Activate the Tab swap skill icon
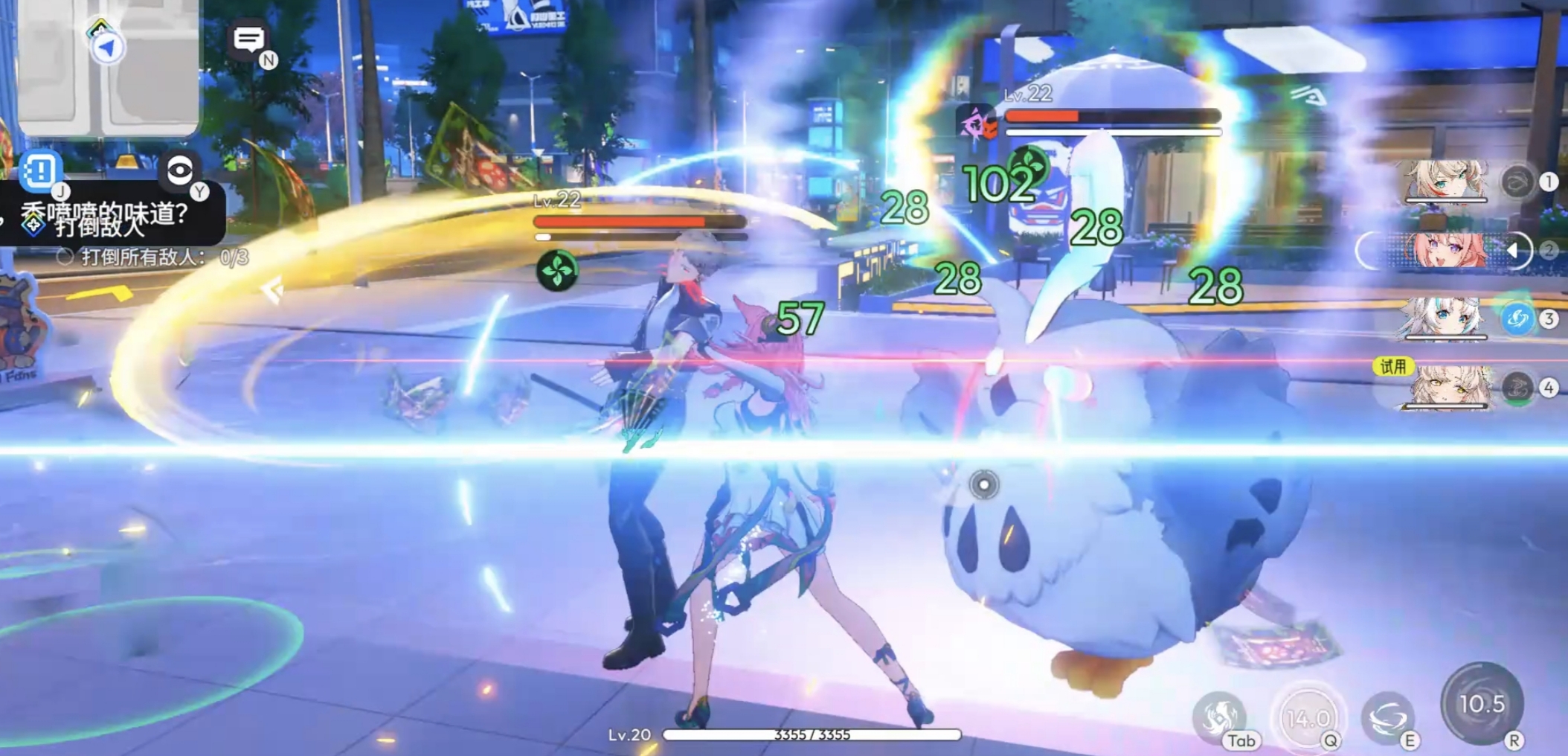Image resolution: width=1568 pixels, height=756 pixels. point(1219,716)
